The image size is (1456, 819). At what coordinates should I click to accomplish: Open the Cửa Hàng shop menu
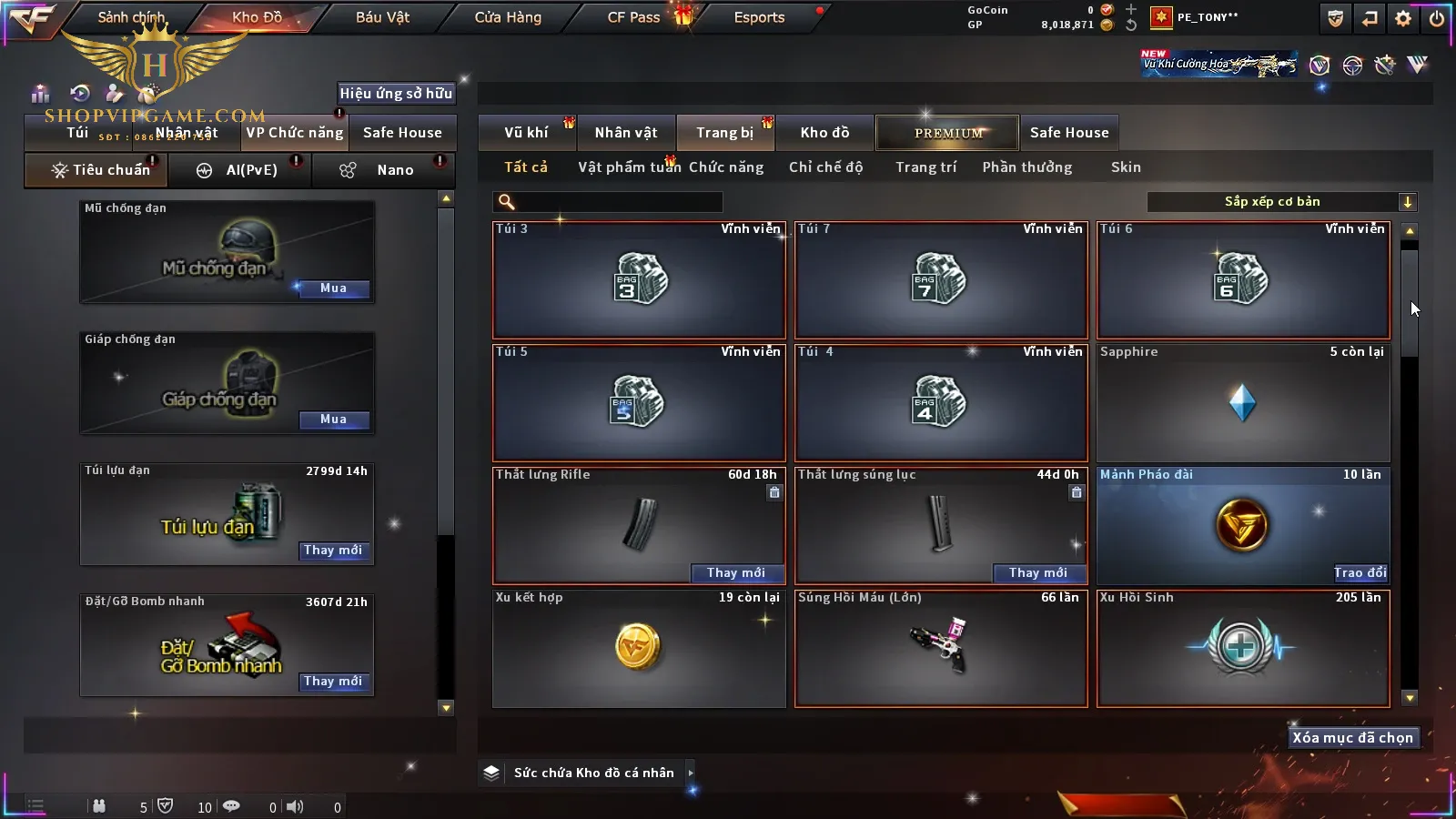[x=508, y=17]
